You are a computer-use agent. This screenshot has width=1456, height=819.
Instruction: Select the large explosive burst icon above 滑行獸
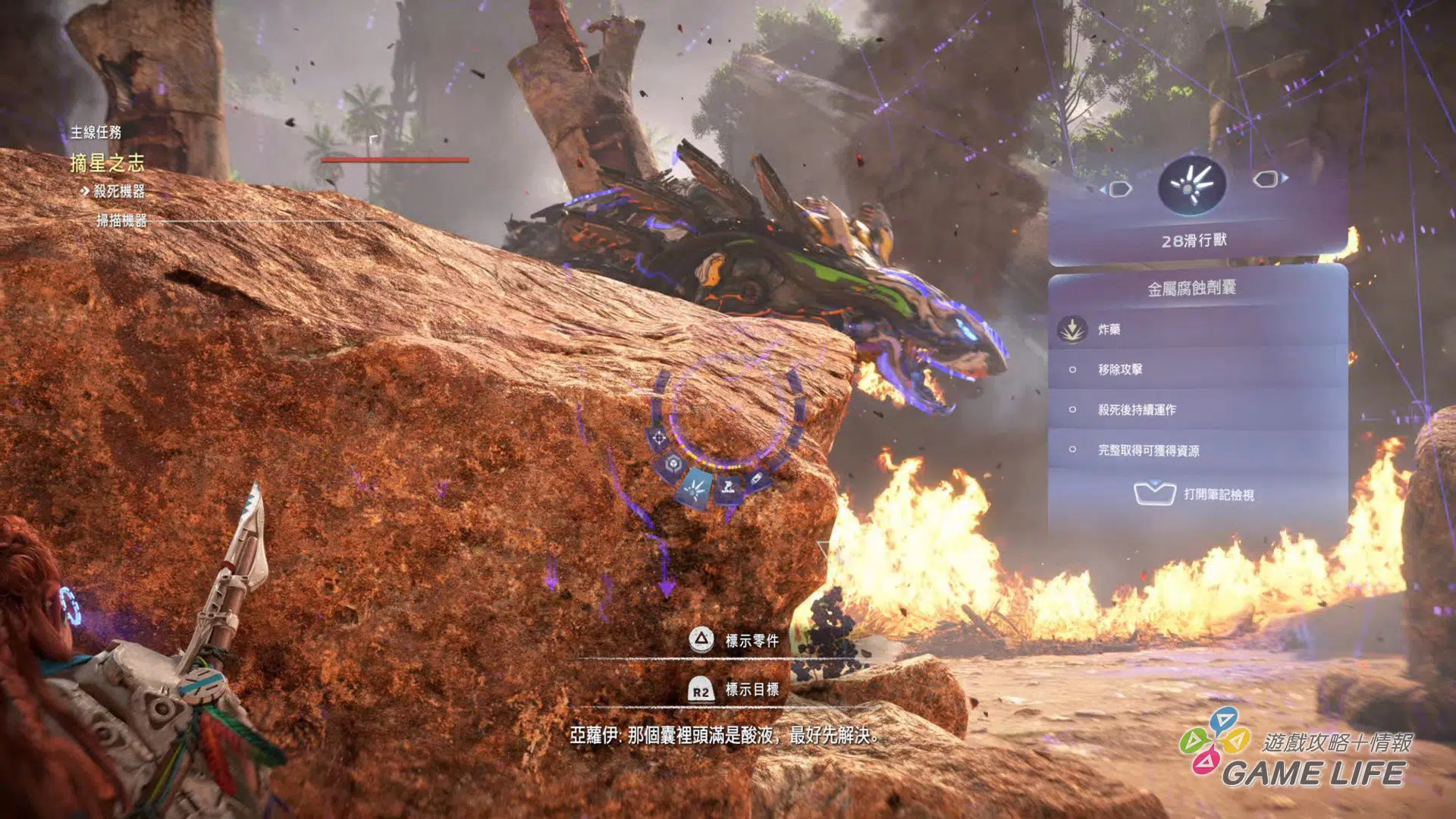[1191, 185]
